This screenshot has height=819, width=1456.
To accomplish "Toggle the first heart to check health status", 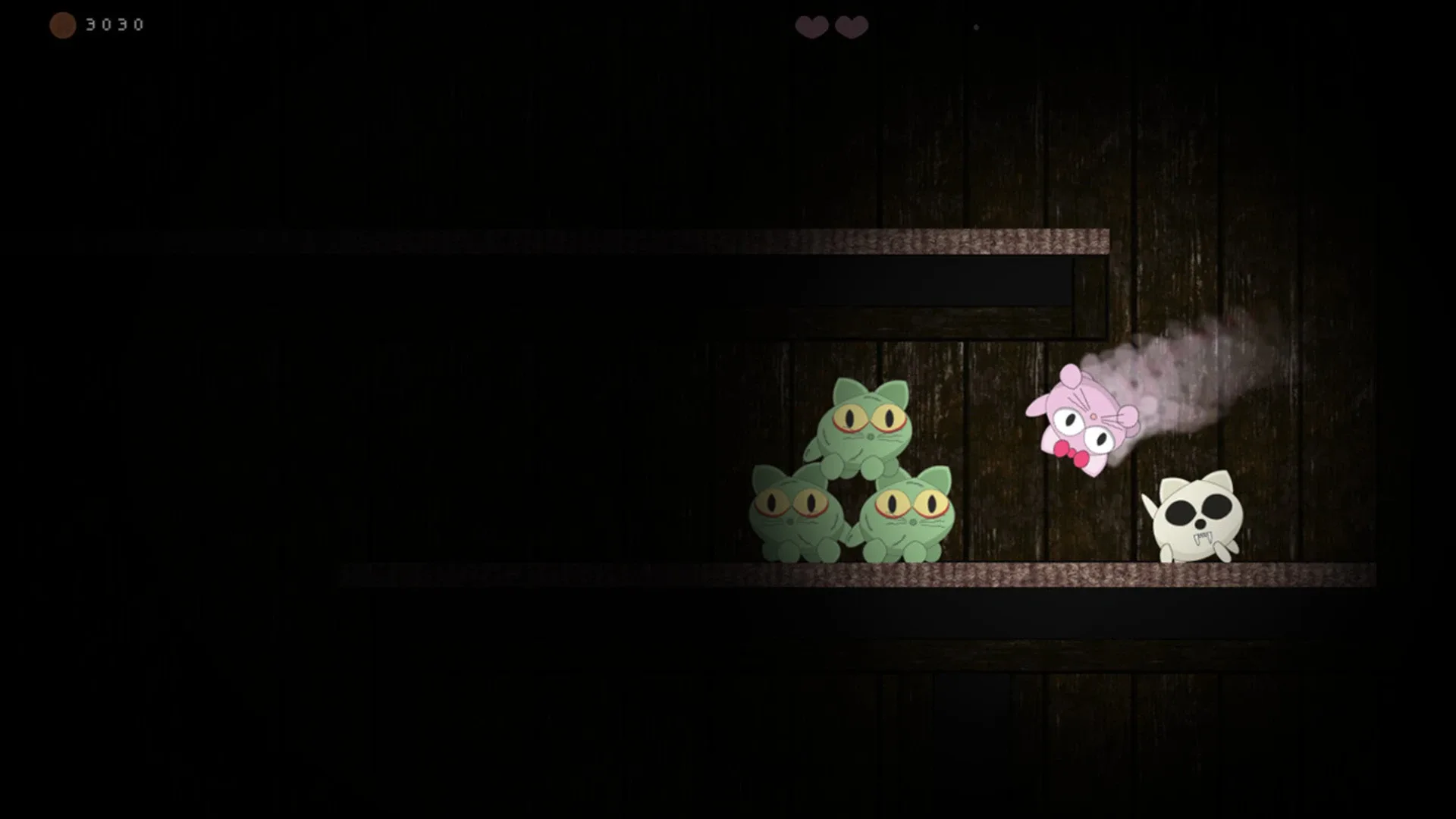I will click(810, 26).
